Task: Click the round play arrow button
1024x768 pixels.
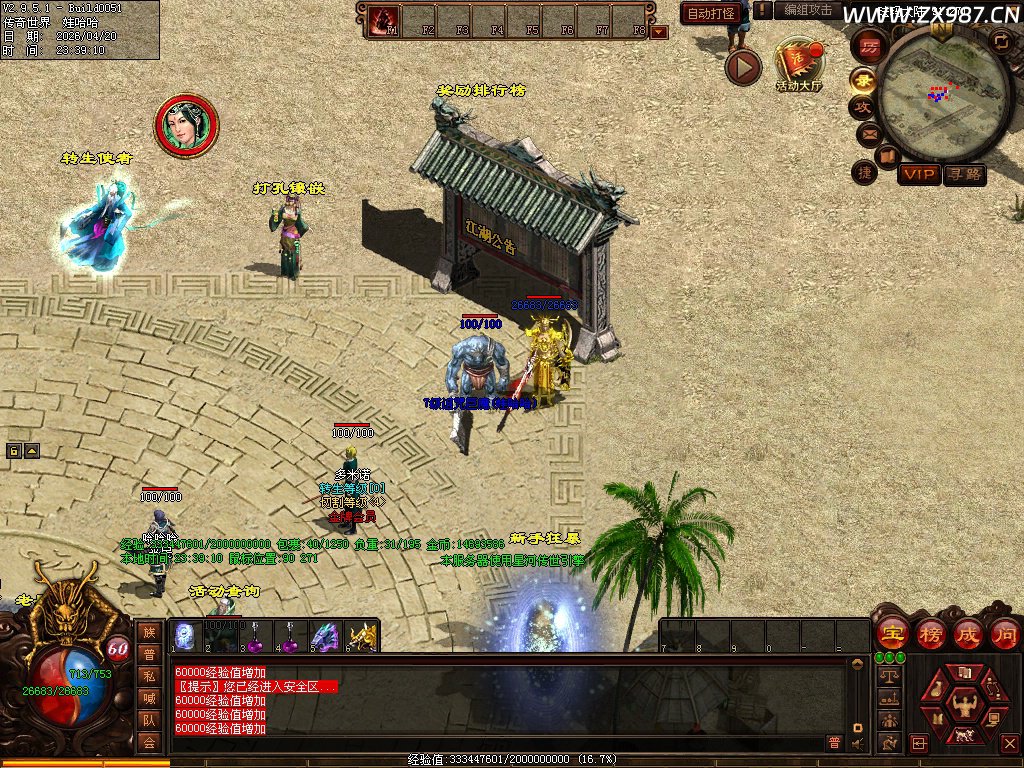Action: point(743,67)
